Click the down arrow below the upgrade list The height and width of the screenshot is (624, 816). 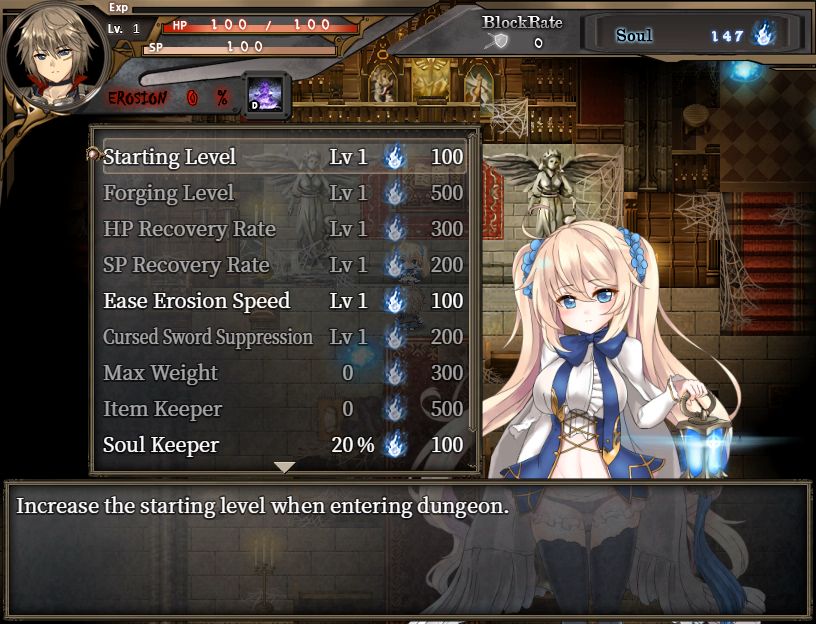click(x=285, y=467)
